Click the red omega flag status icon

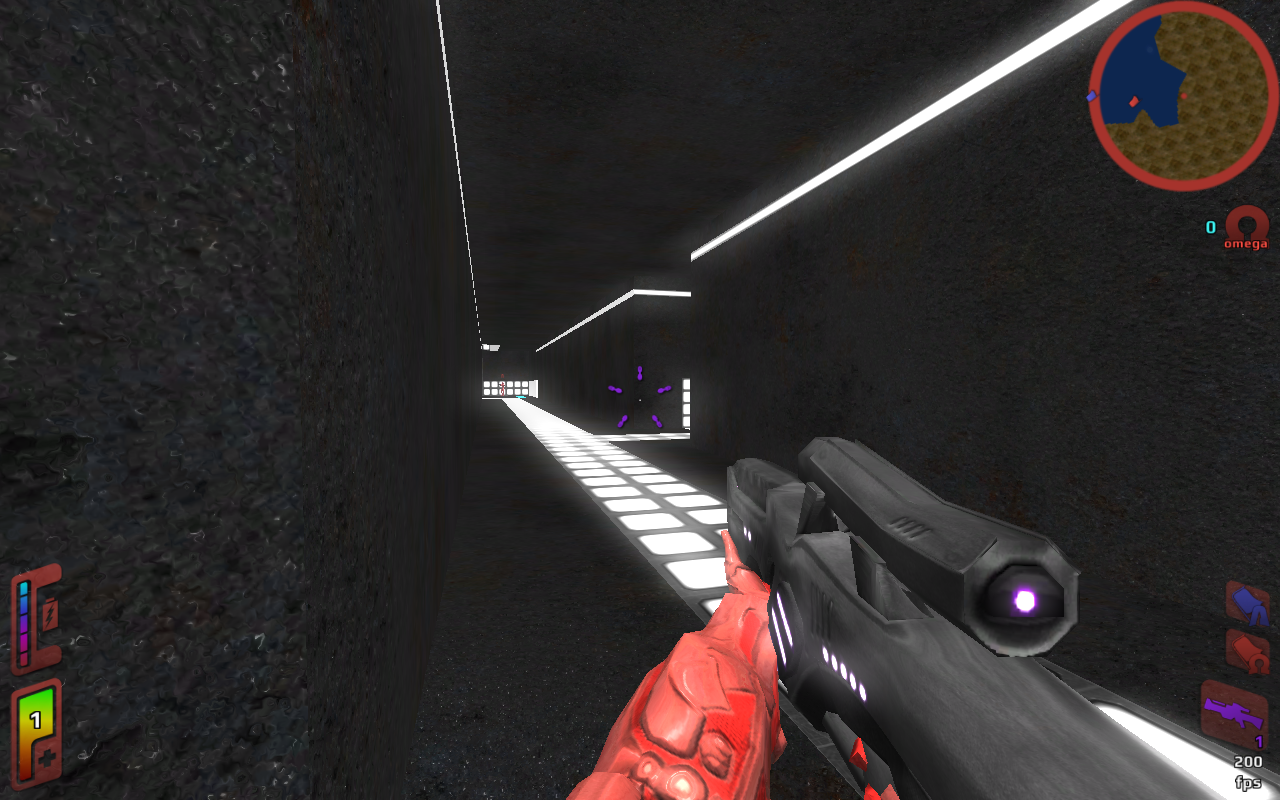click(x=1248, y=651)
